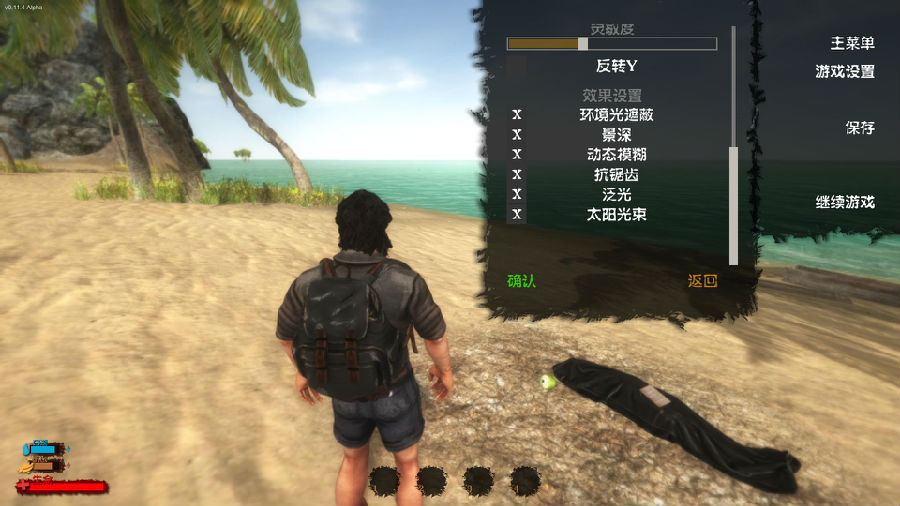This screenshot has width=900, height=506.
Task: Confirm settings with the green 确认 button
Action: coord(521,281)
